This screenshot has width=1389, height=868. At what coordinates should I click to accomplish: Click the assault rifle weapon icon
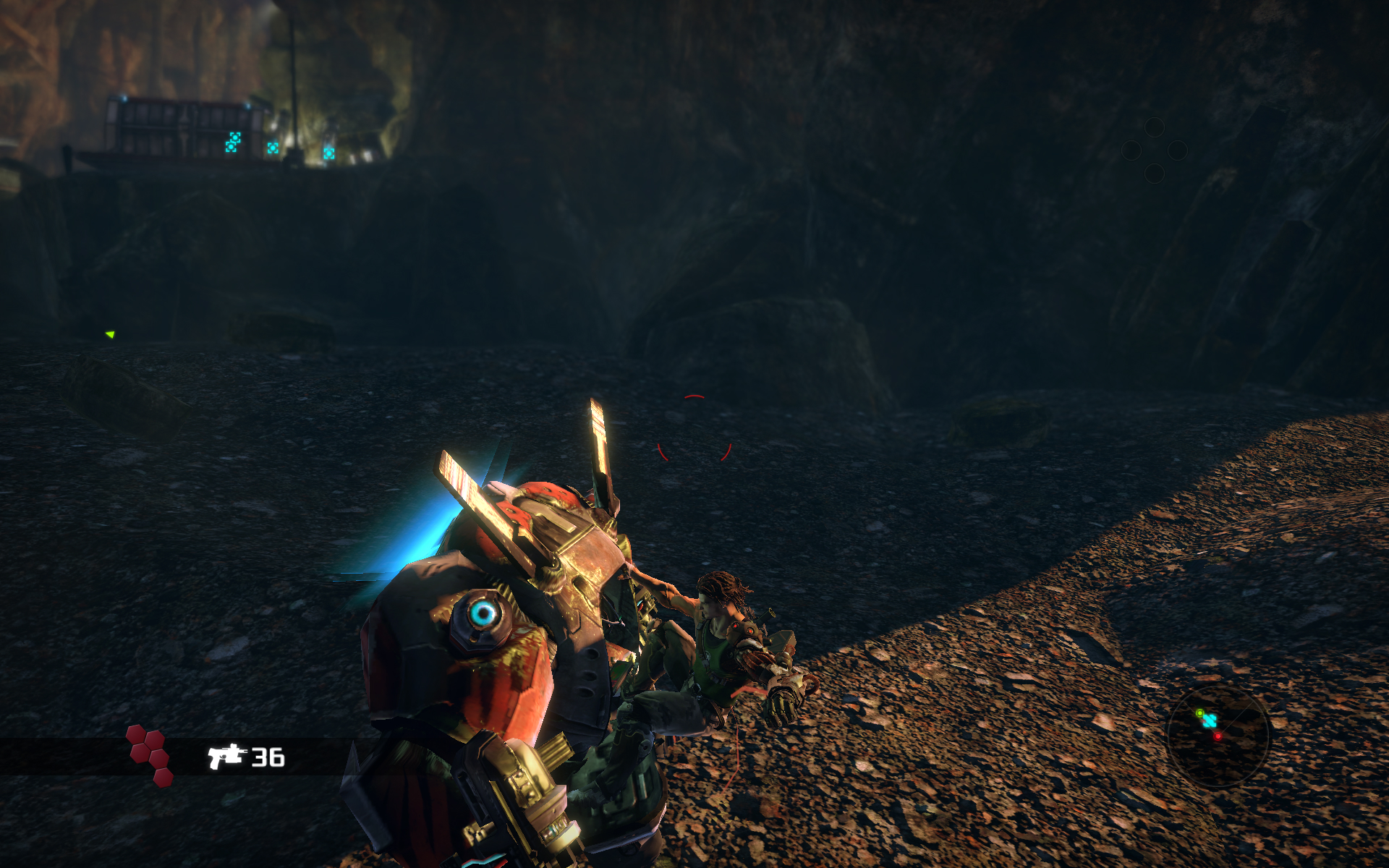click(x=227, y=756)
